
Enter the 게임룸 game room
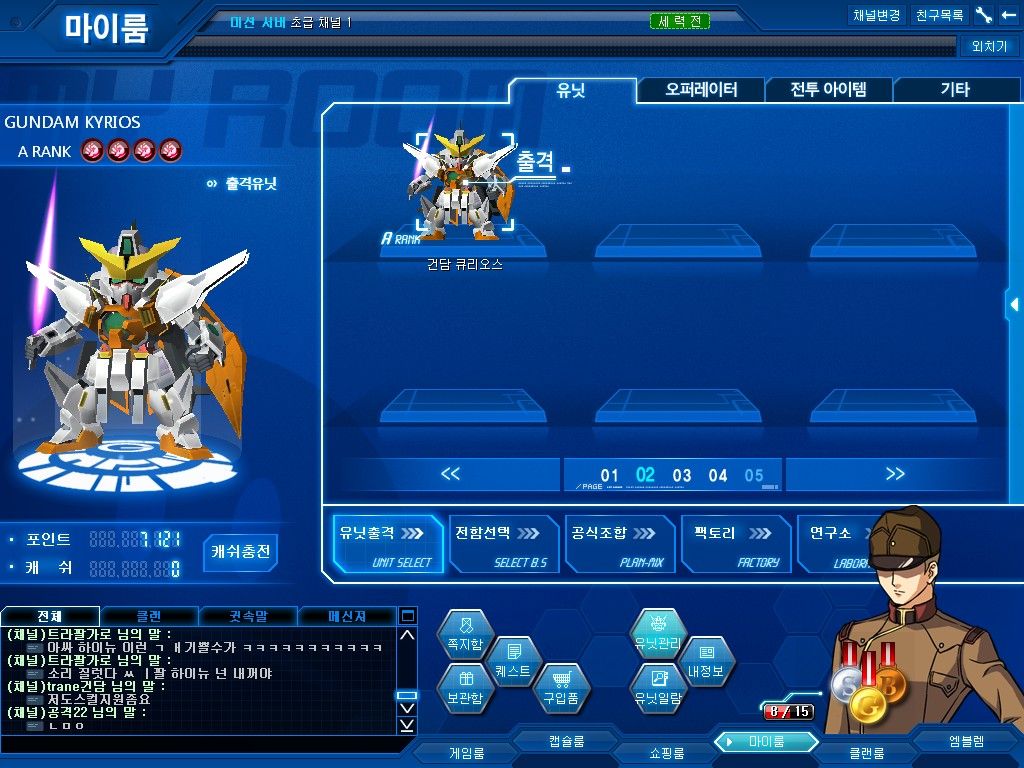[466, 752]
